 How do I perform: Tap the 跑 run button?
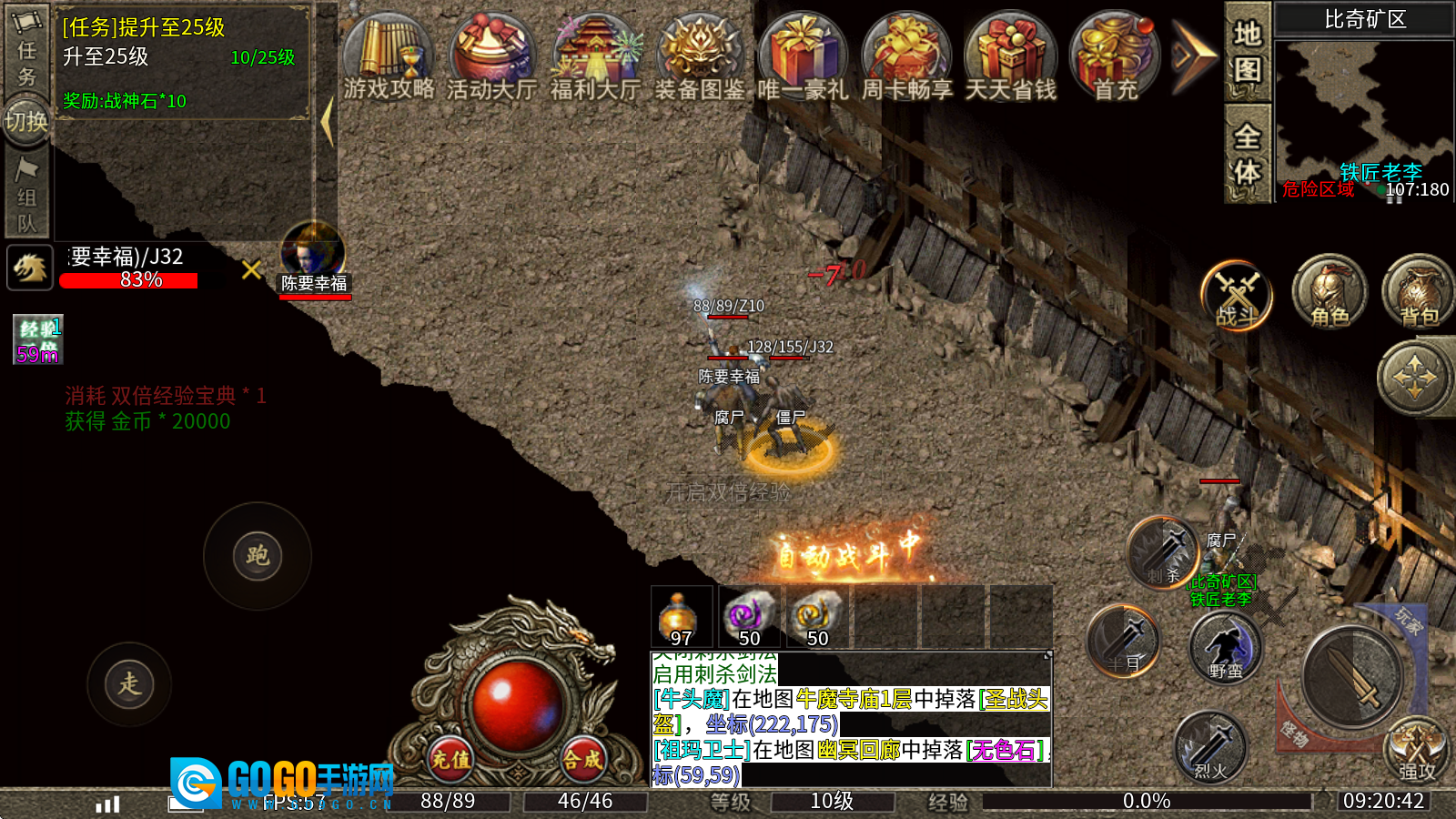(258, 556)
